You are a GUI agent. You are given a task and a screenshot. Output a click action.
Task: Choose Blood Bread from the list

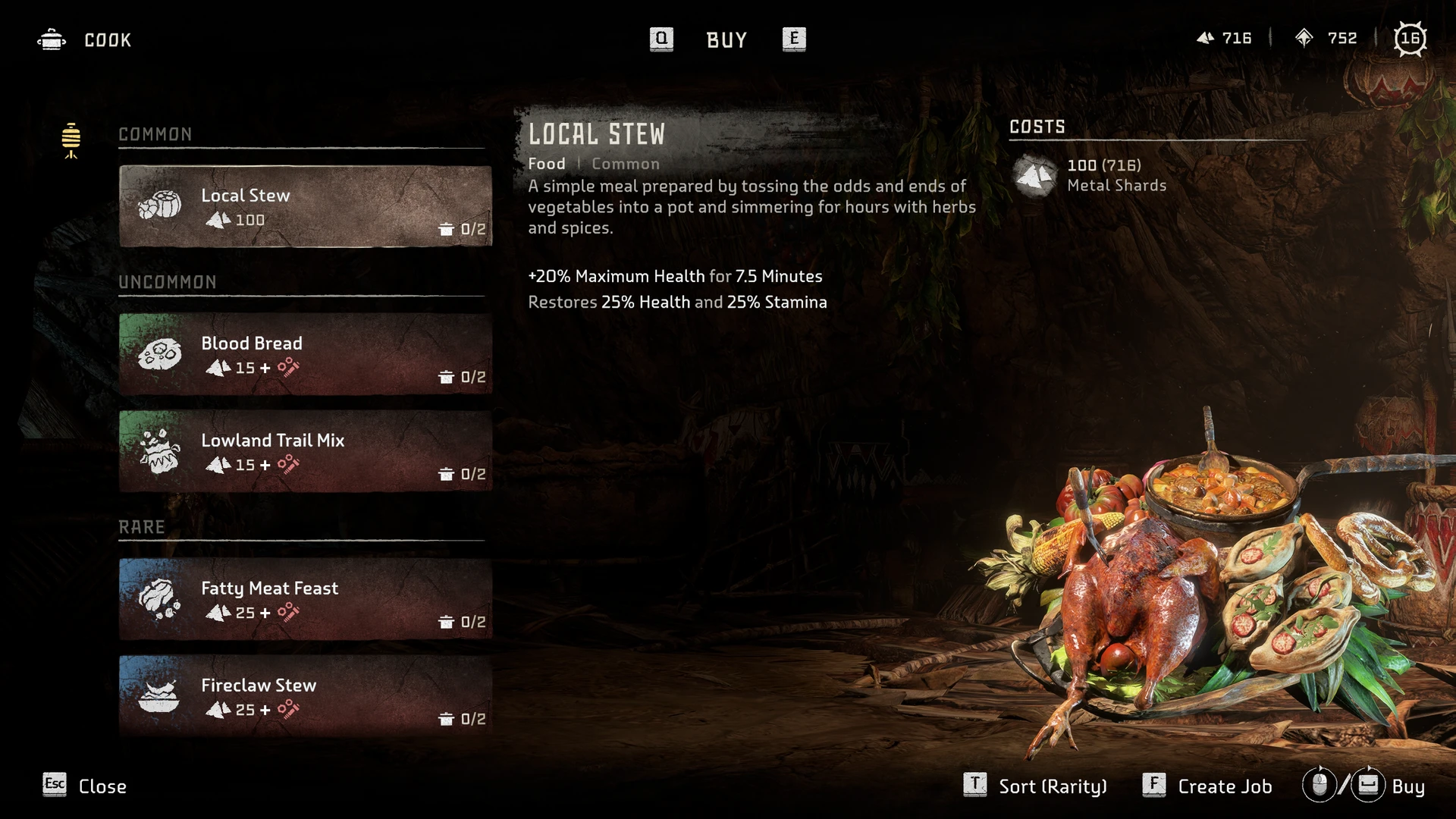coord(305,354)
